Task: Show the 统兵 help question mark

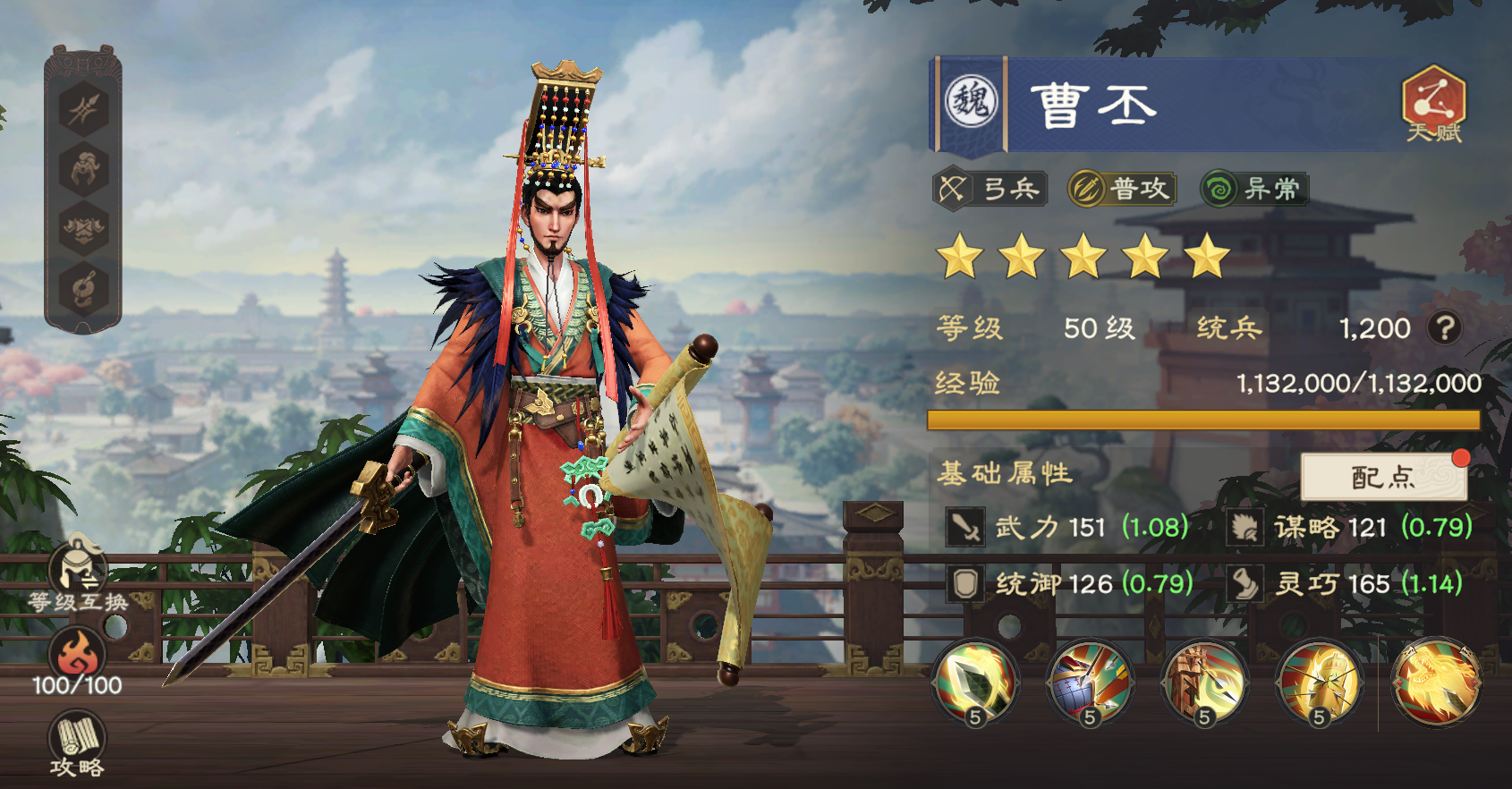Action: 1444,328
